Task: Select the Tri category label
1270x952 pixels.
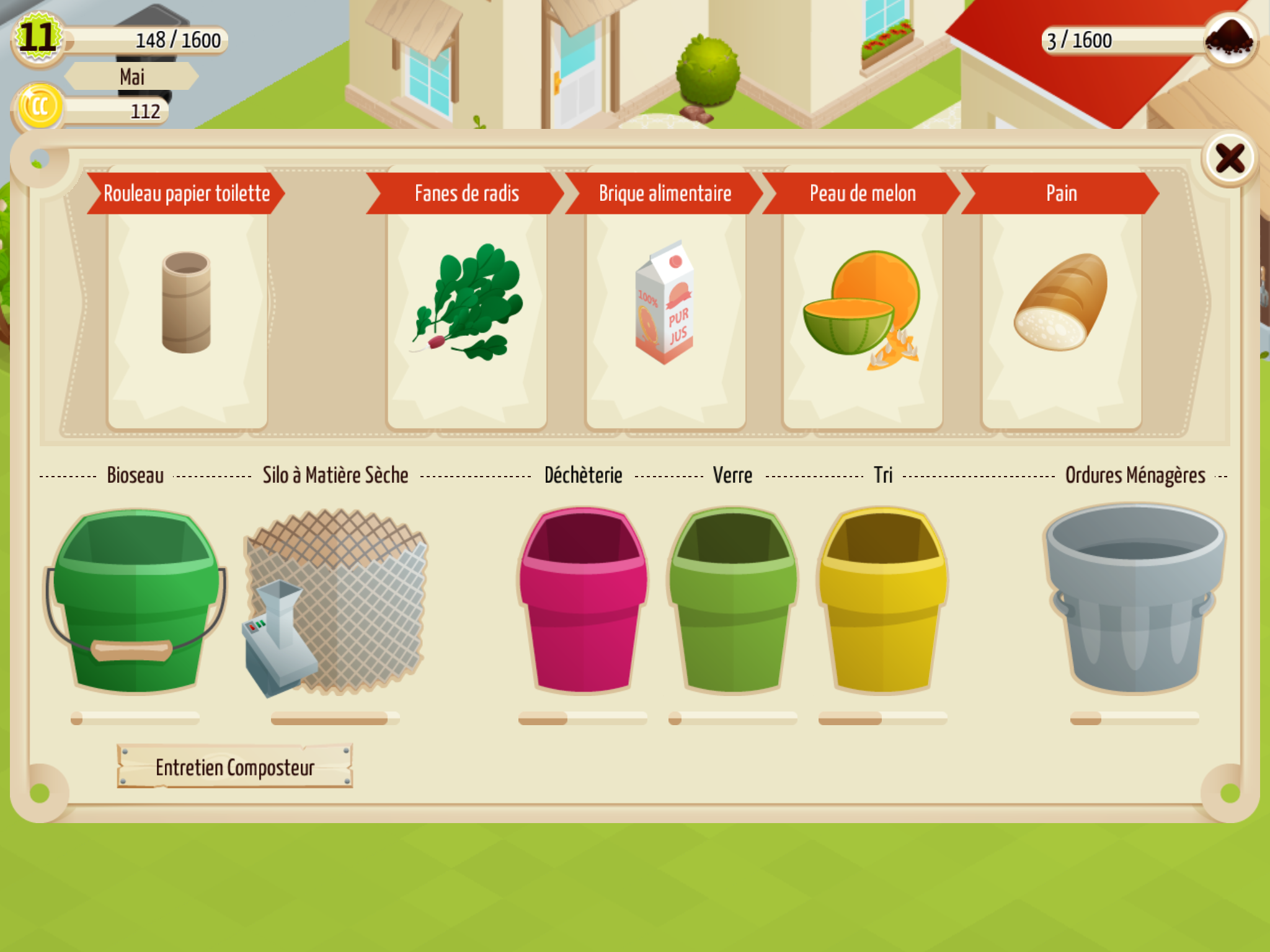Action: 884,476
